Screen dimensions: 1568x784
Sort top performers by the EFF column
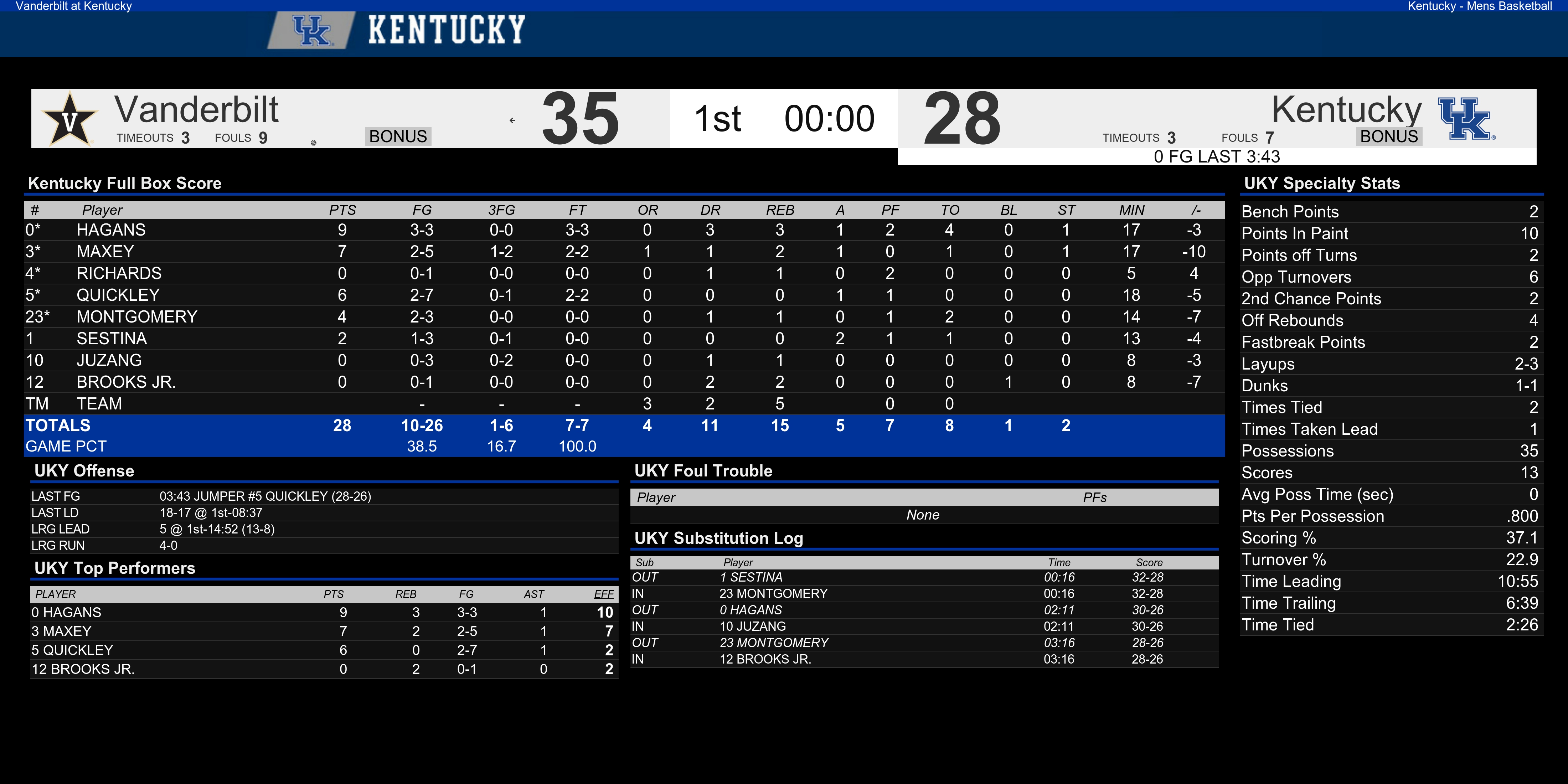click(x=604, y=594)
